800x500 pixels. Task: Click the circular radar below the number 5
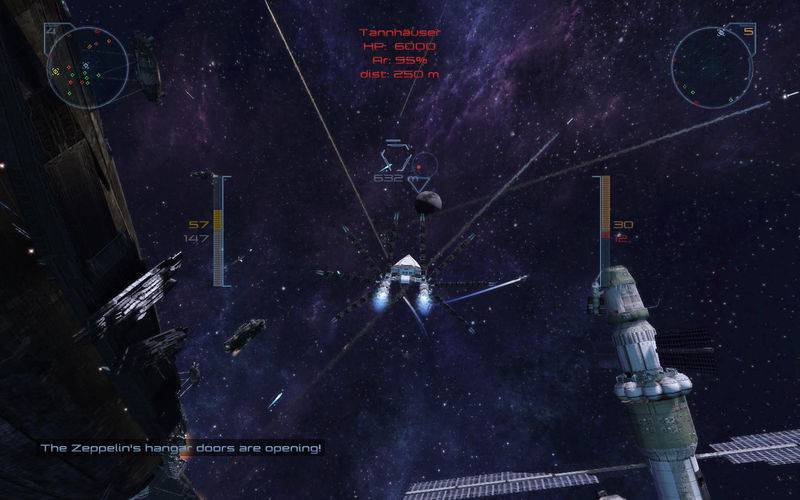[712, 66]
